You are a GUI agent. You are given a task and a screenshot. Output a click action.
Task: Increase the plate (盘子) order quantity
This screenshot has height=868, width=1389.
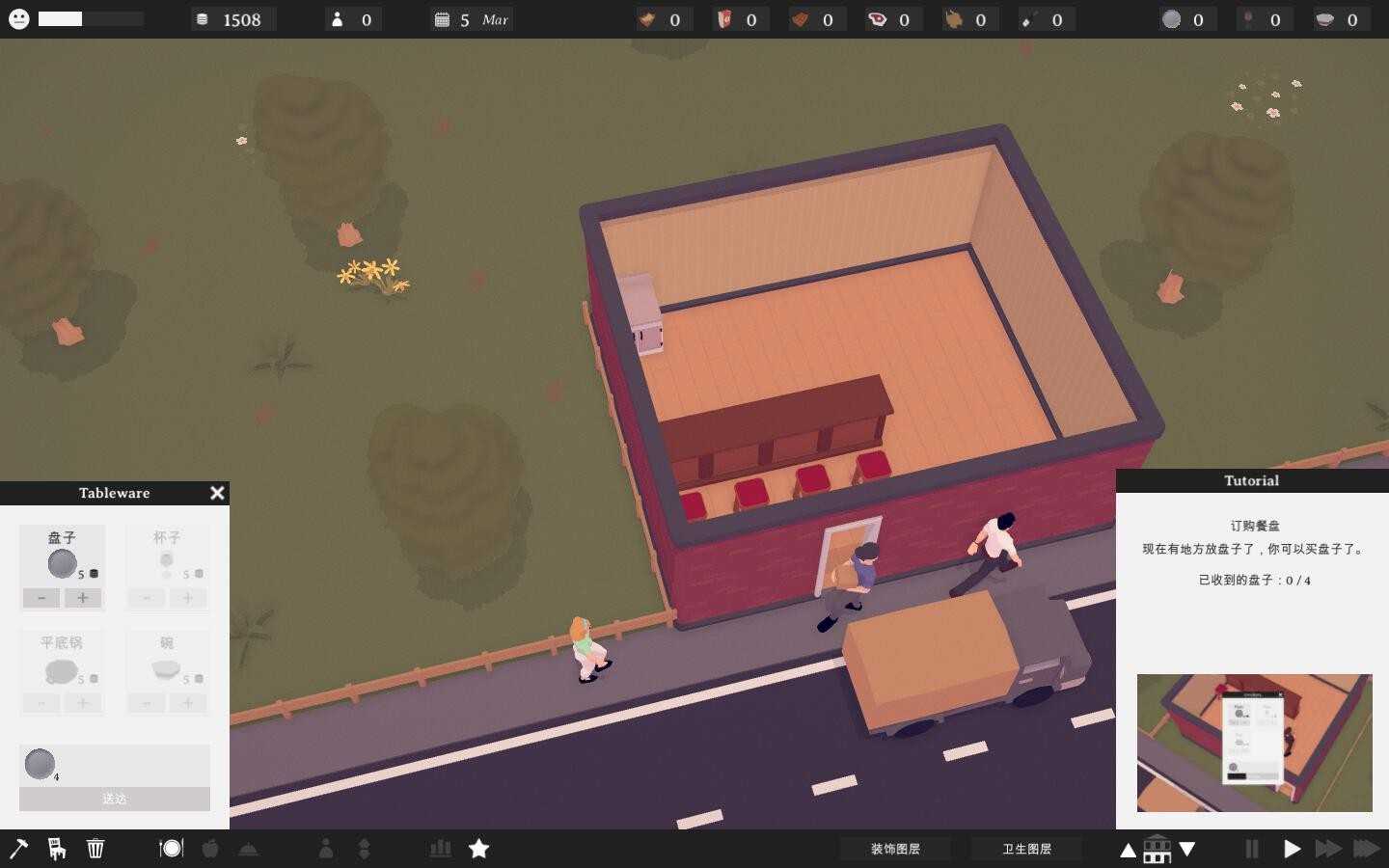83,598
